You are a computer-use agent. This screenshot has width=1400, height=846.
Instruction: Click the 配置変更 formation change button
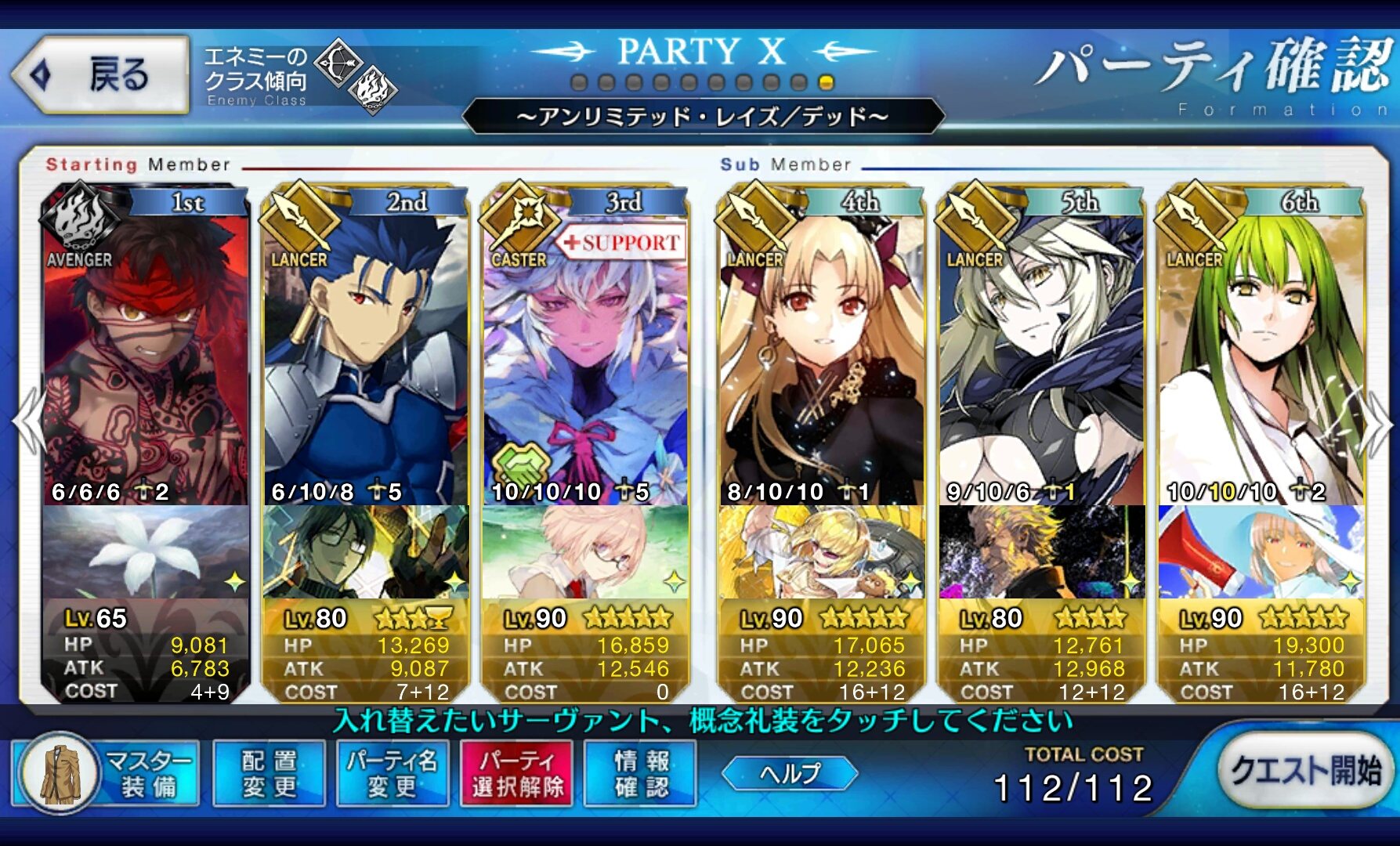pyautogui.click(x=269, y=773)
